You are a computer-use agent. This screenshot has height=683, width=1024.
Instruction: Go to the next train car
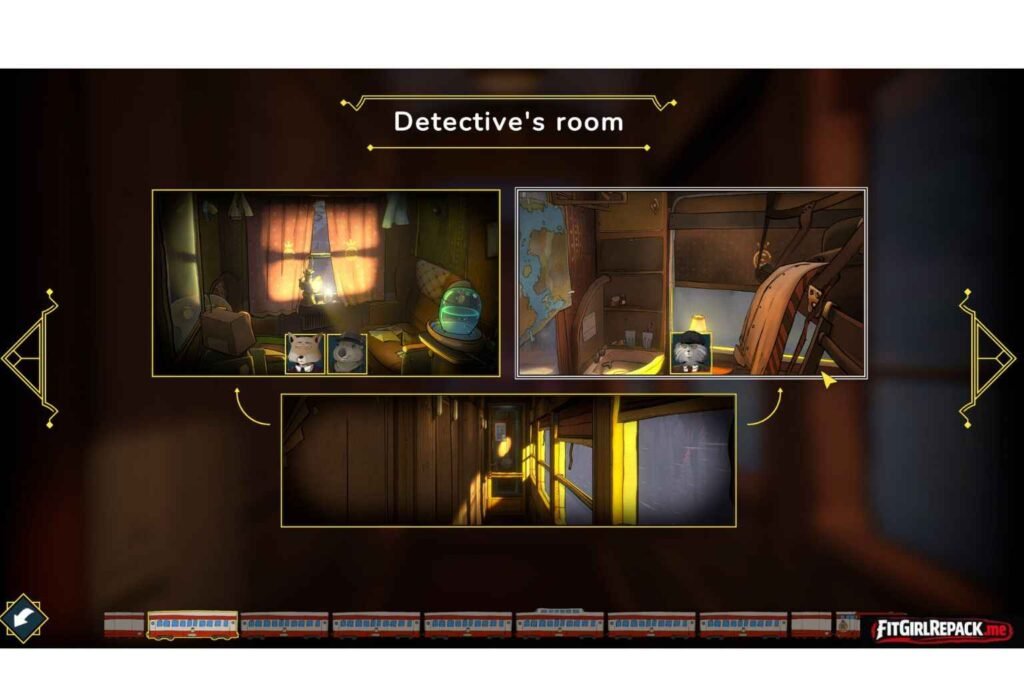tap(988, 356)
